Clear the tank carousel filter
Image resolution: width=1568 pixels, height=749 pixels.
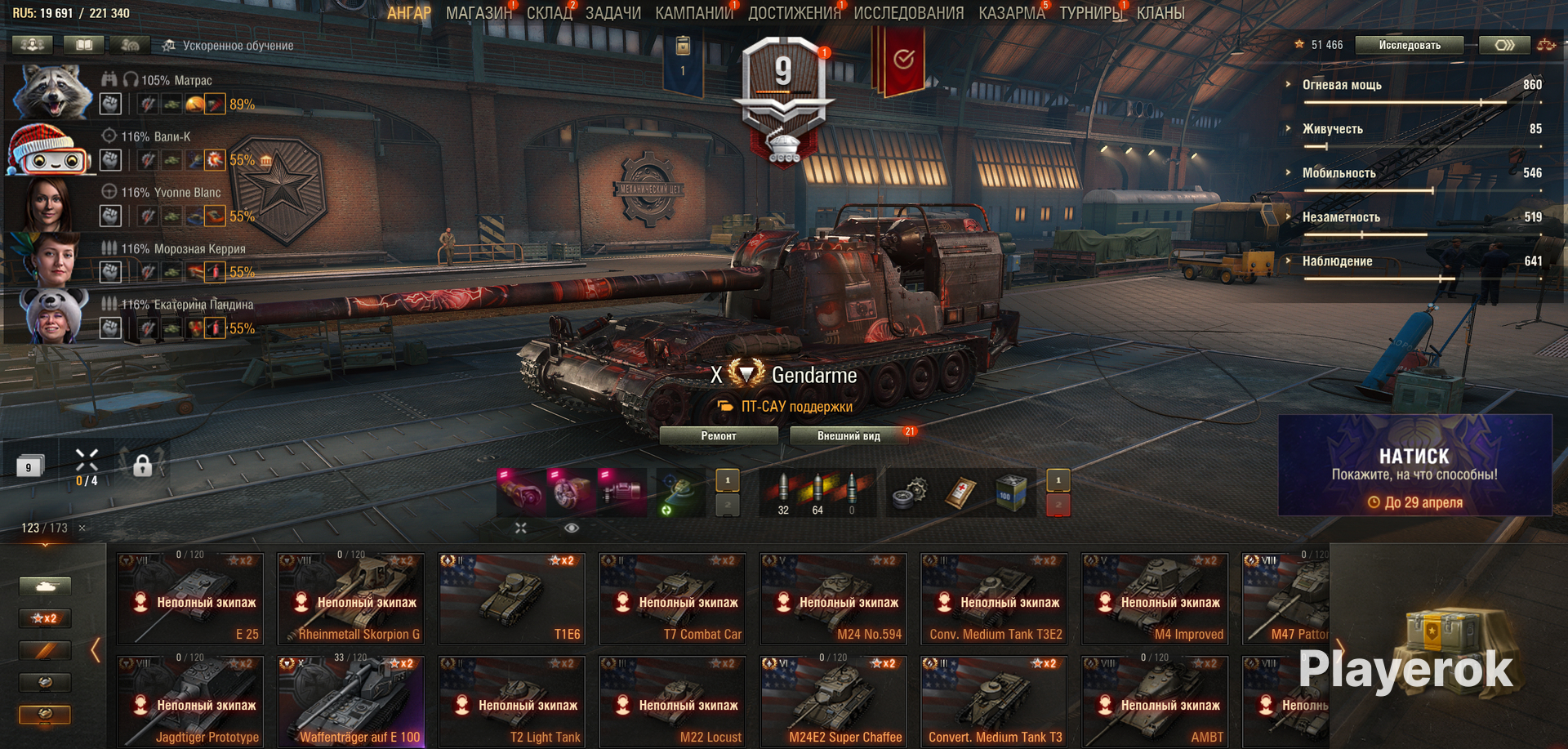click(82, 528)
